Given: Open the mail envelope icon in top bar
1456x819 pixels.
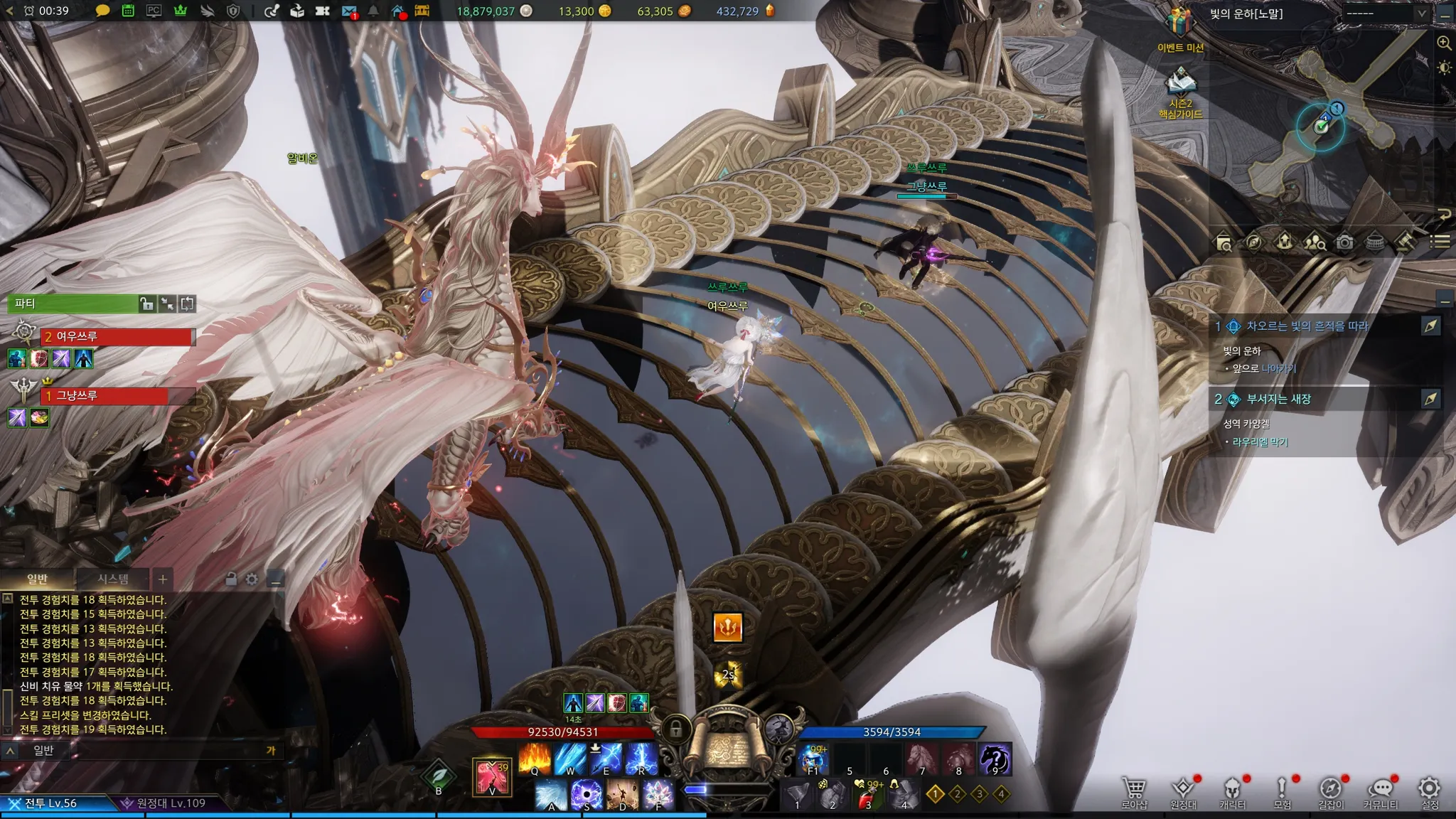Looking at the screenshot, I should click(x=348, y=11).
